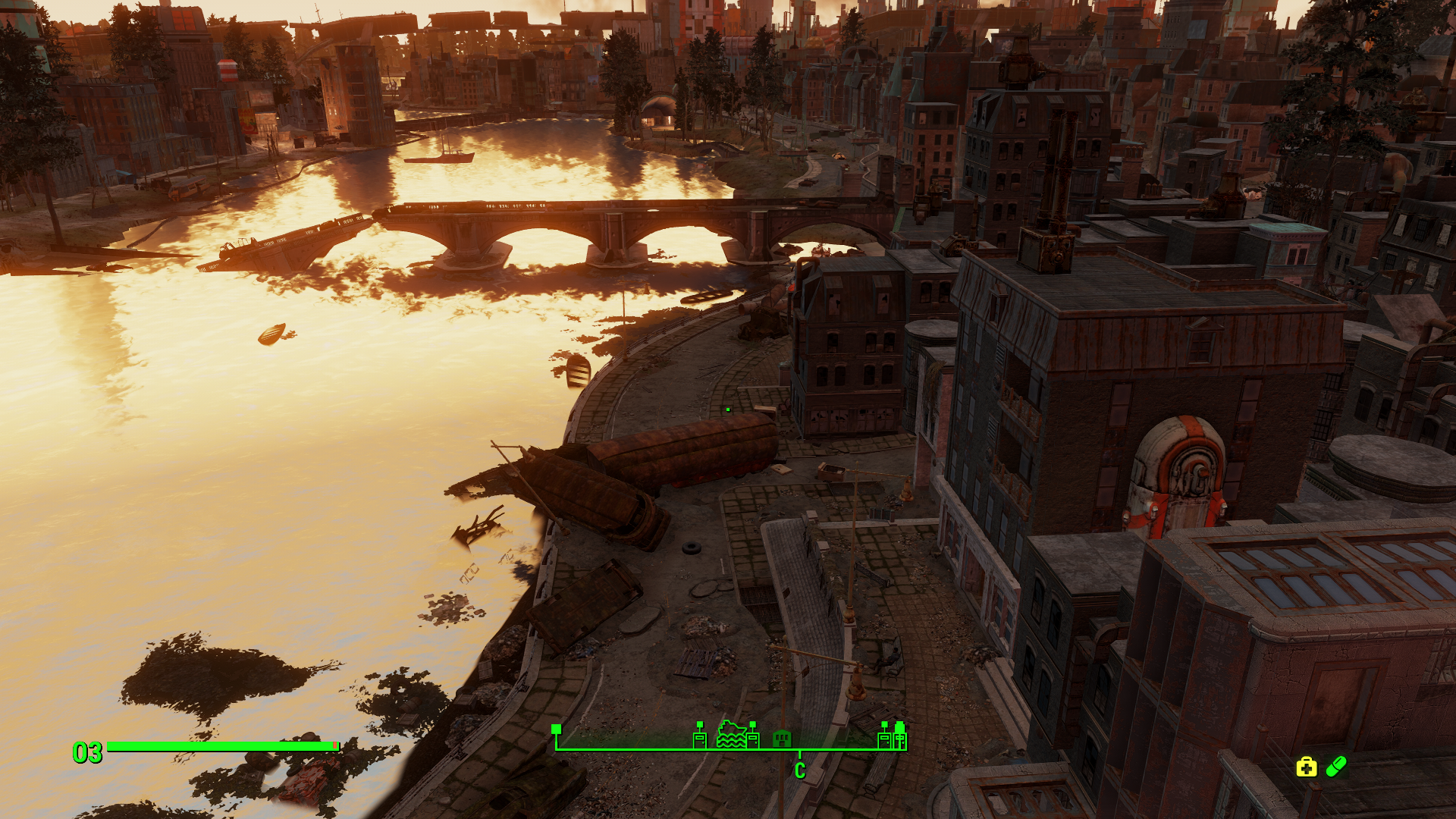Select the solid building marker on compass
1456x819 pixels.
pyautogui.click(x=782, y=738)
